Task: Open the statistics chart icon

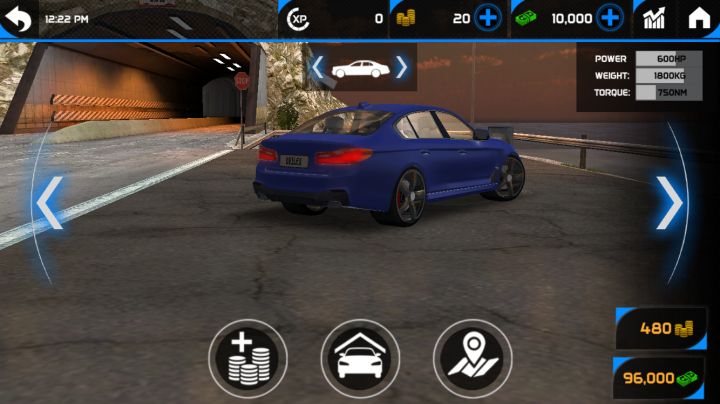Action: (655, 18)
